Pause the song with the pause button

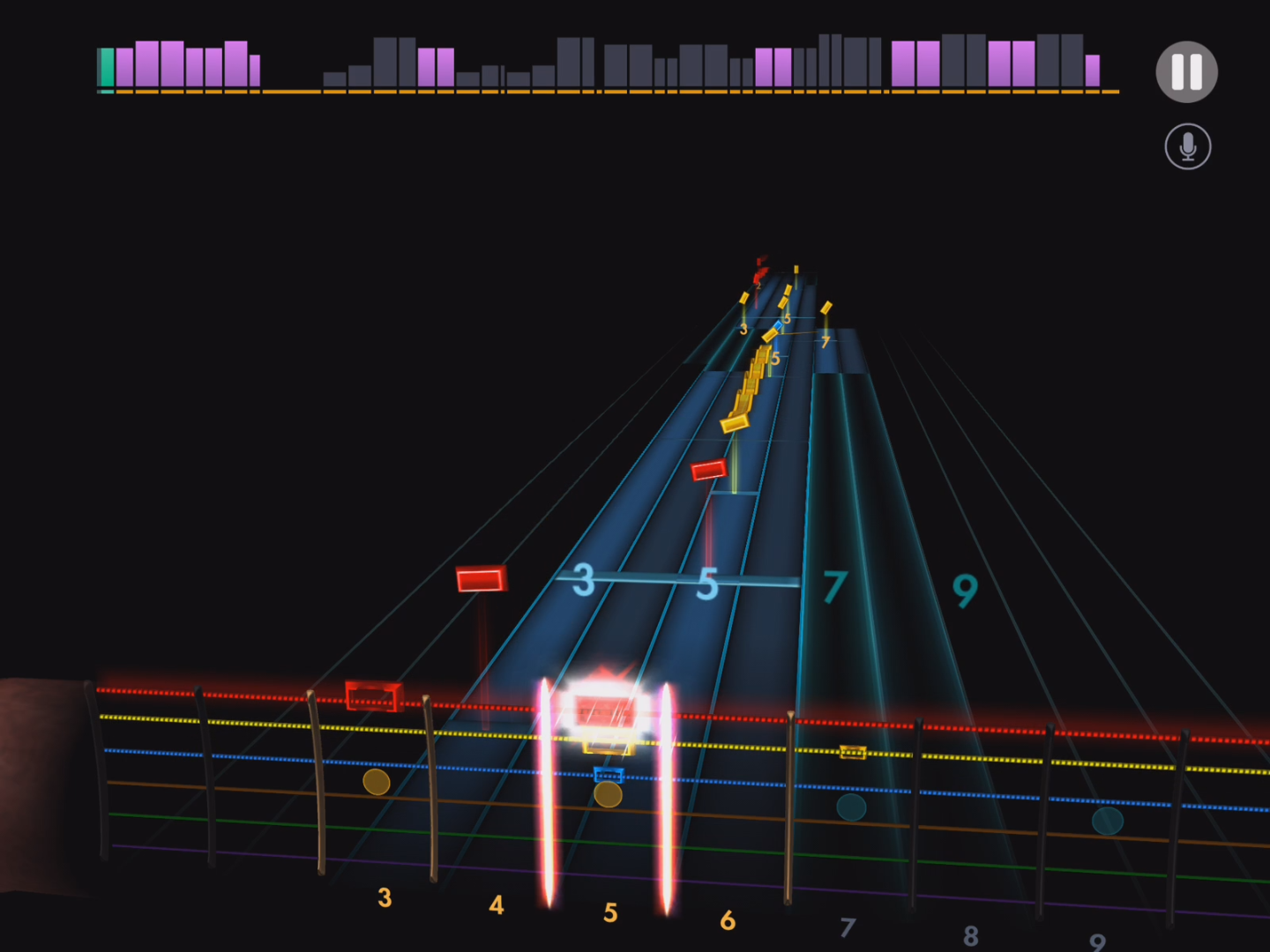click(x=1186, y=72)
